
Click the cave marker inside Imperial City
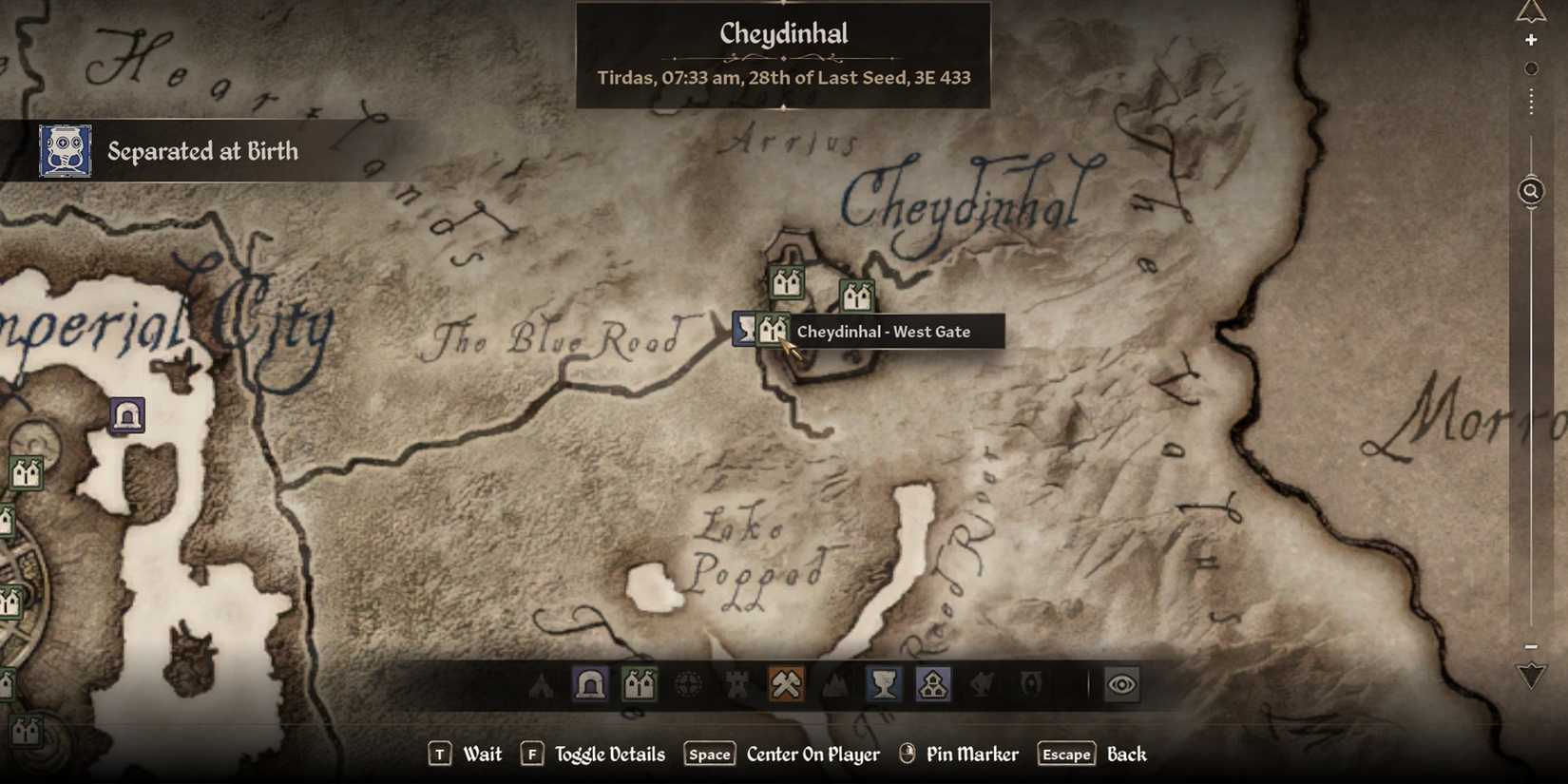tap(126, 413)
